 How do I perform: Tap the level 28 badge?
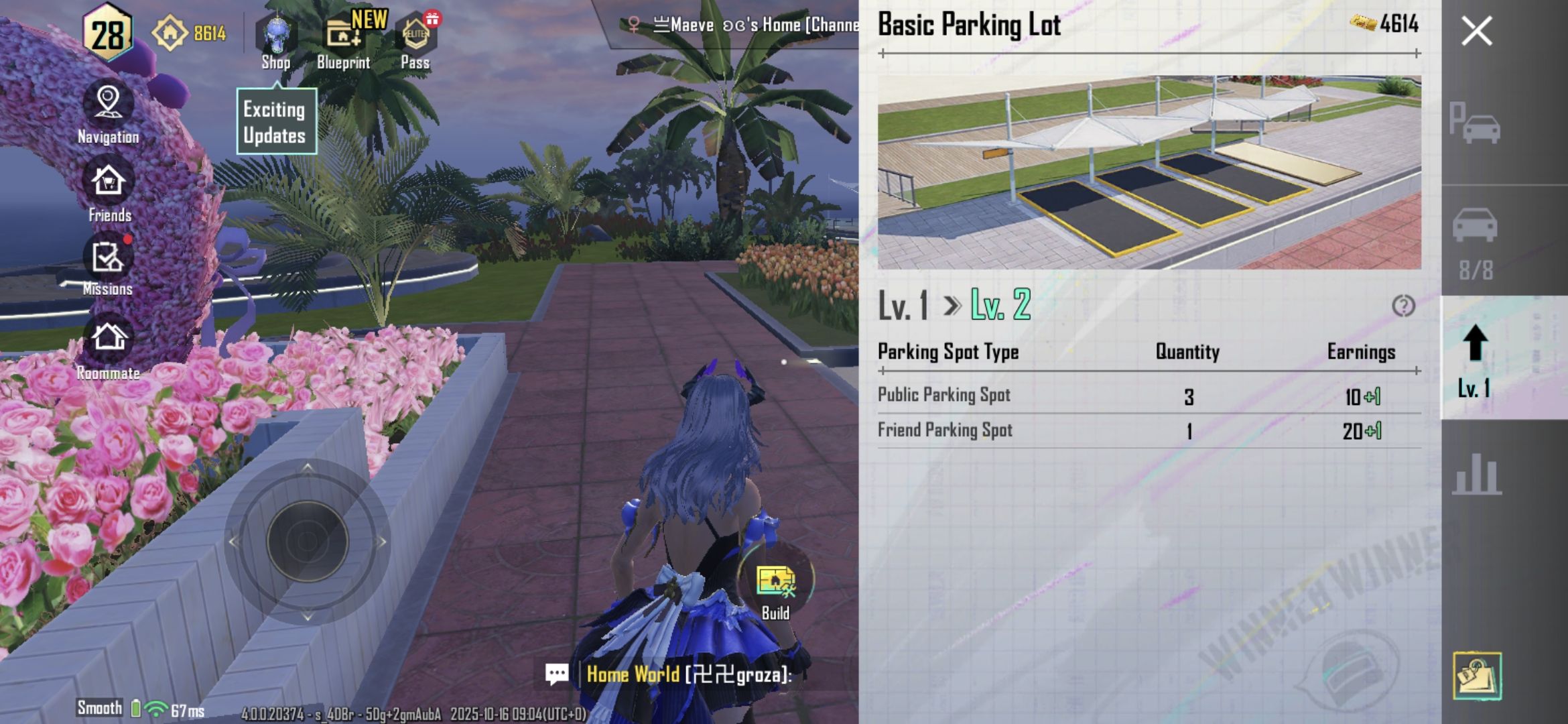pos(107,34)
